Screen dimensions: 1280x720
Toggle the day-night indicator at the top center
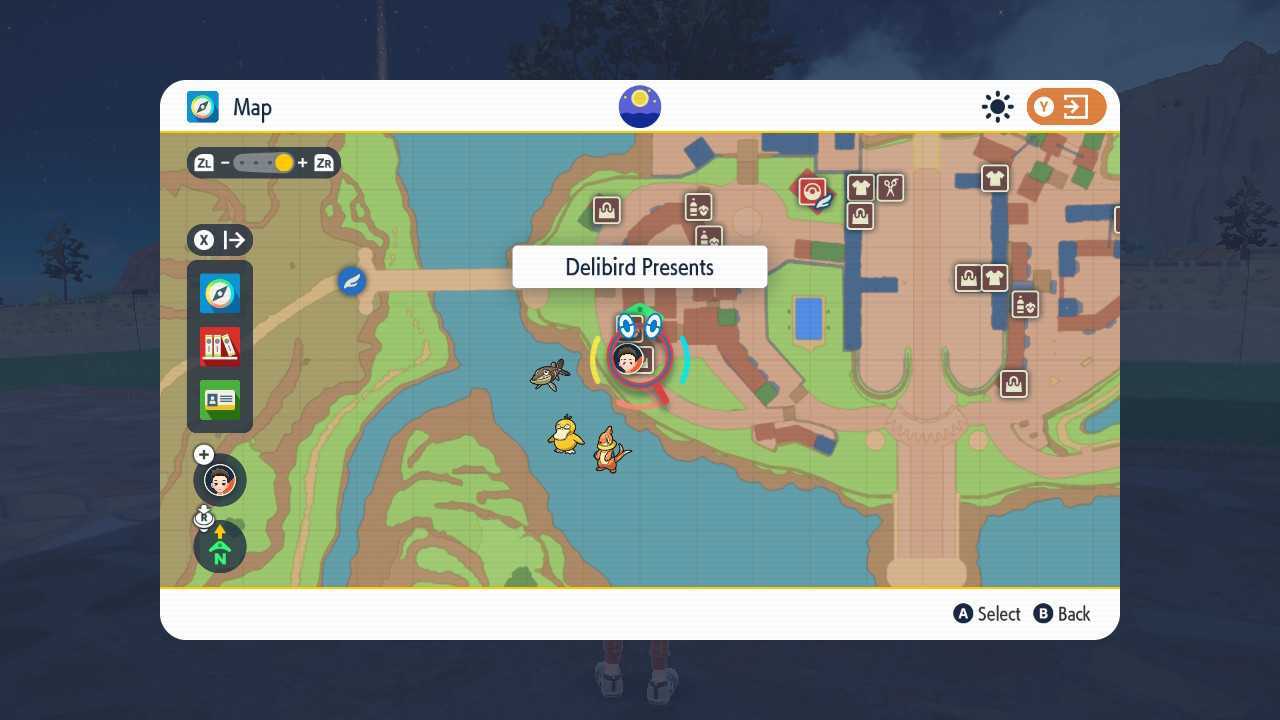[639, 106]
